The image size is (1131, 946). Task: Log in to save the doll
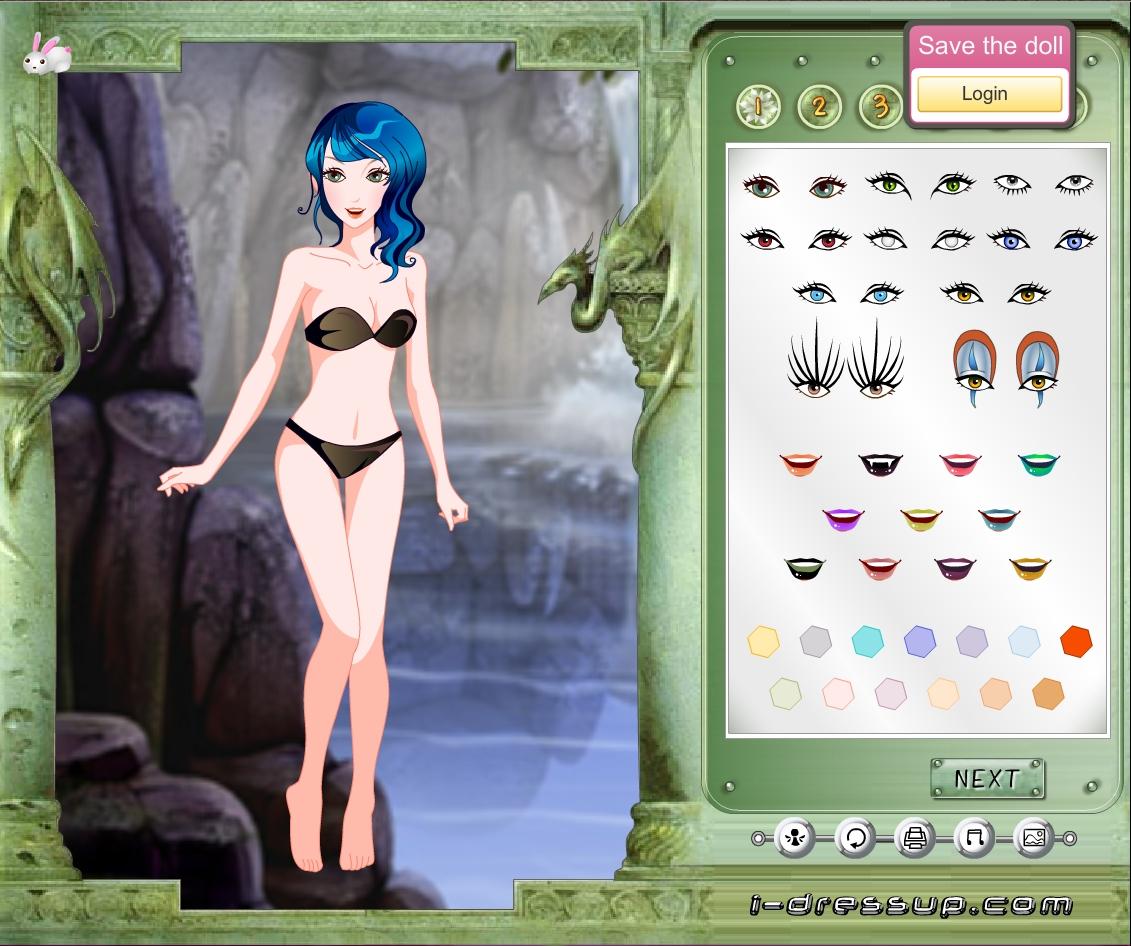tap(989, 94)
